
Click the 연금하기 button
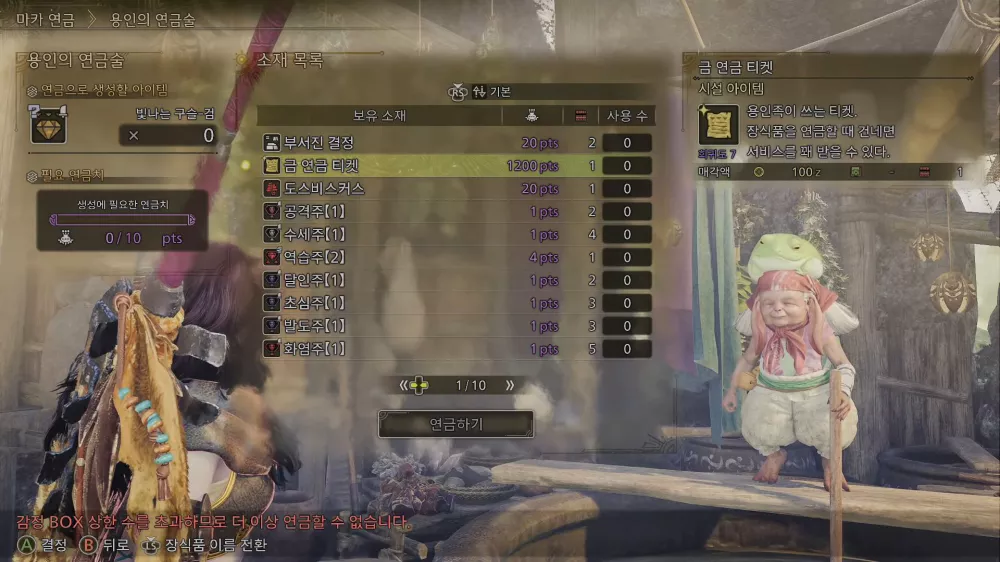(455, 424)
